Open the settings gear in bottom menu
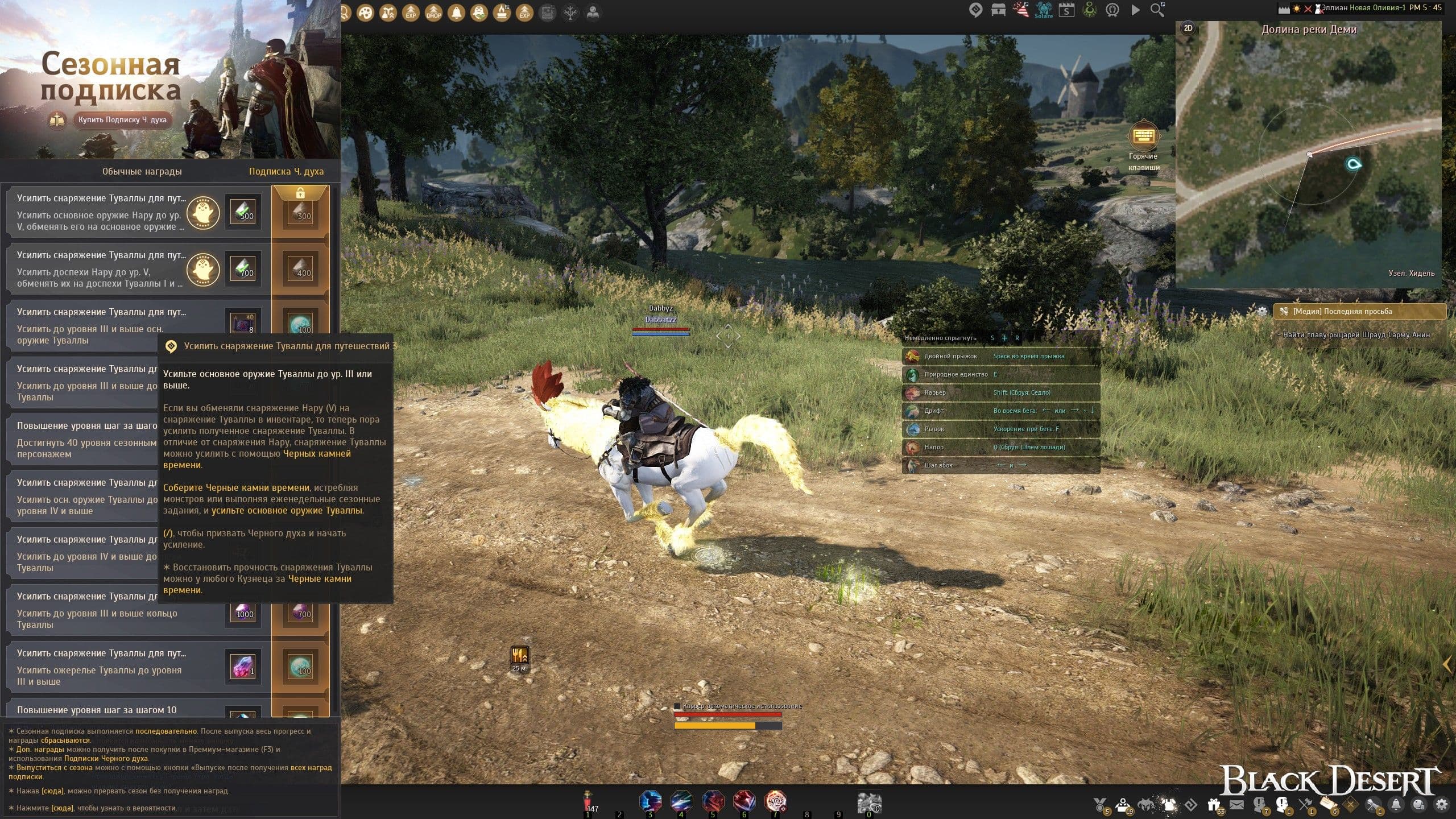The image size is (1456, 819). click(1442, 805)
